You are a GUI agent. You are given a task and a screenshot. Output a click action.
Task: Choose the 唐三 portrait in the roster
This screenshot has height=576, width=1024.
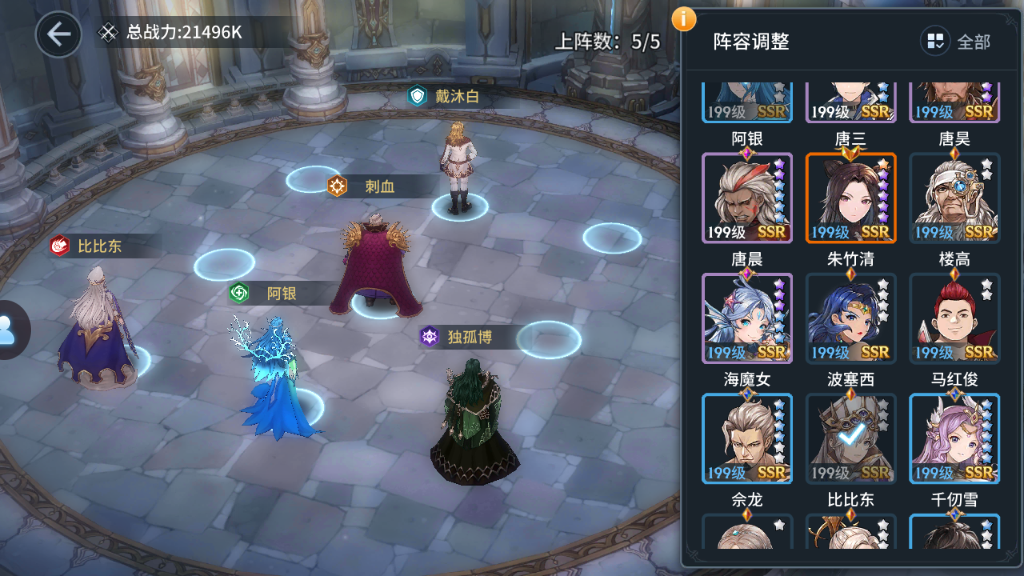pos(851,198)
